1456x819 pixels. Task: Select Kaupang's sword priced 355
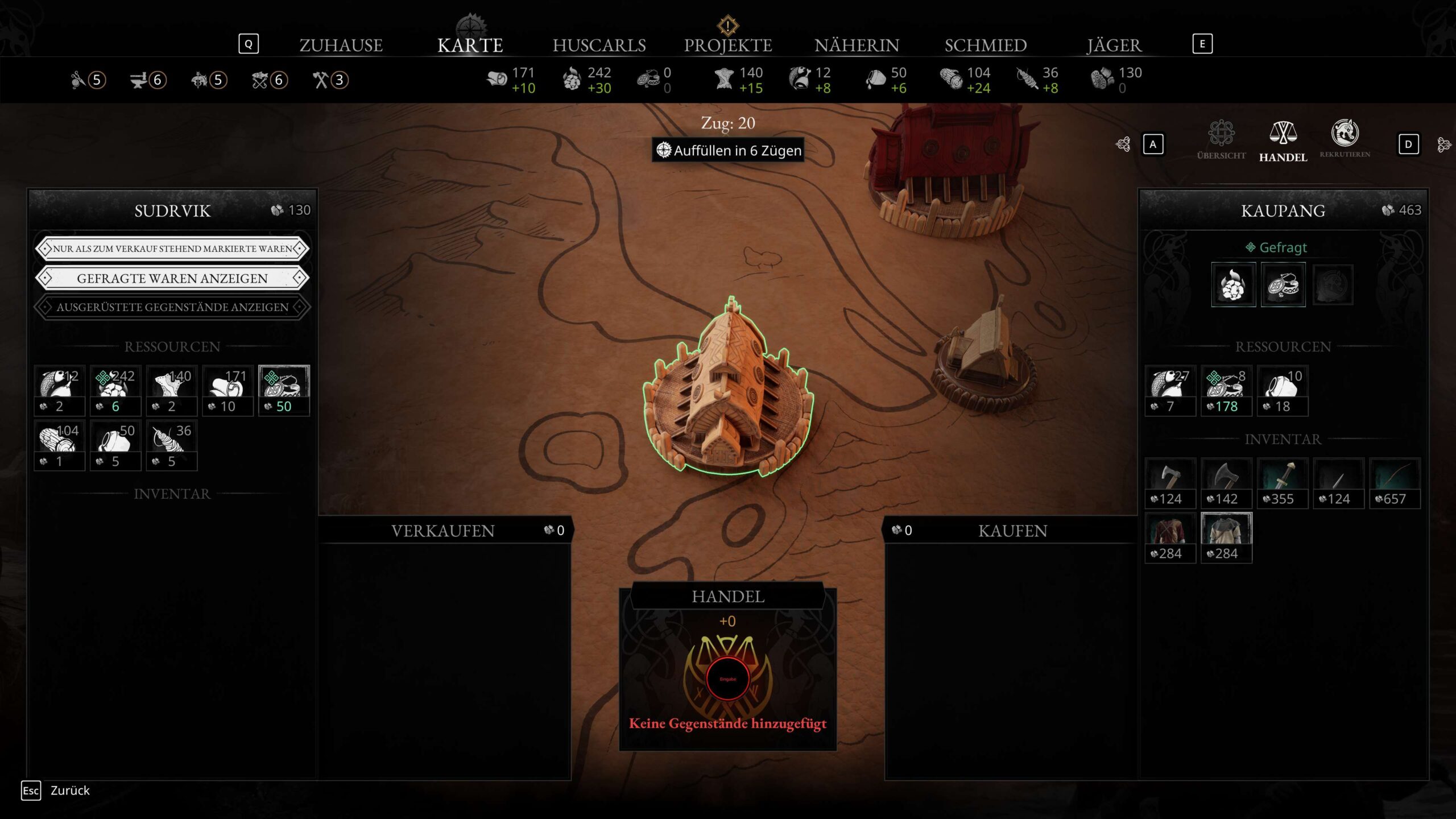[1282, 482]
